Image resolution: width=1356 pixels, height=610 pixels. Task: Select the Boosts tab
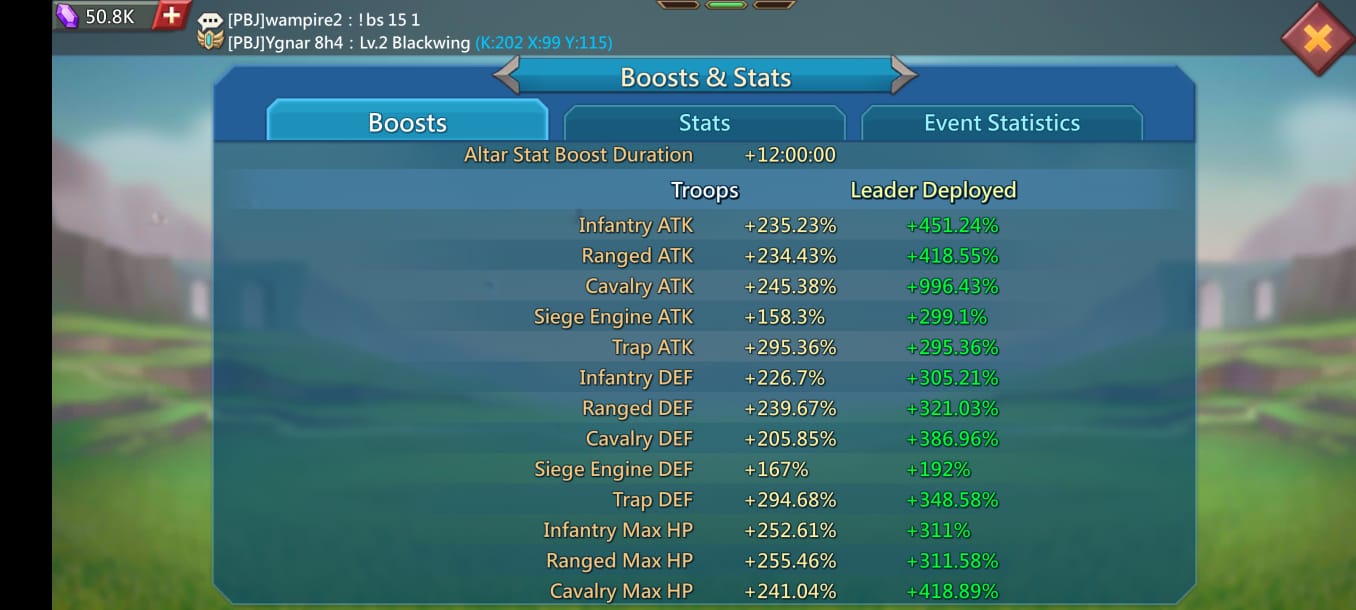(407, 123)
